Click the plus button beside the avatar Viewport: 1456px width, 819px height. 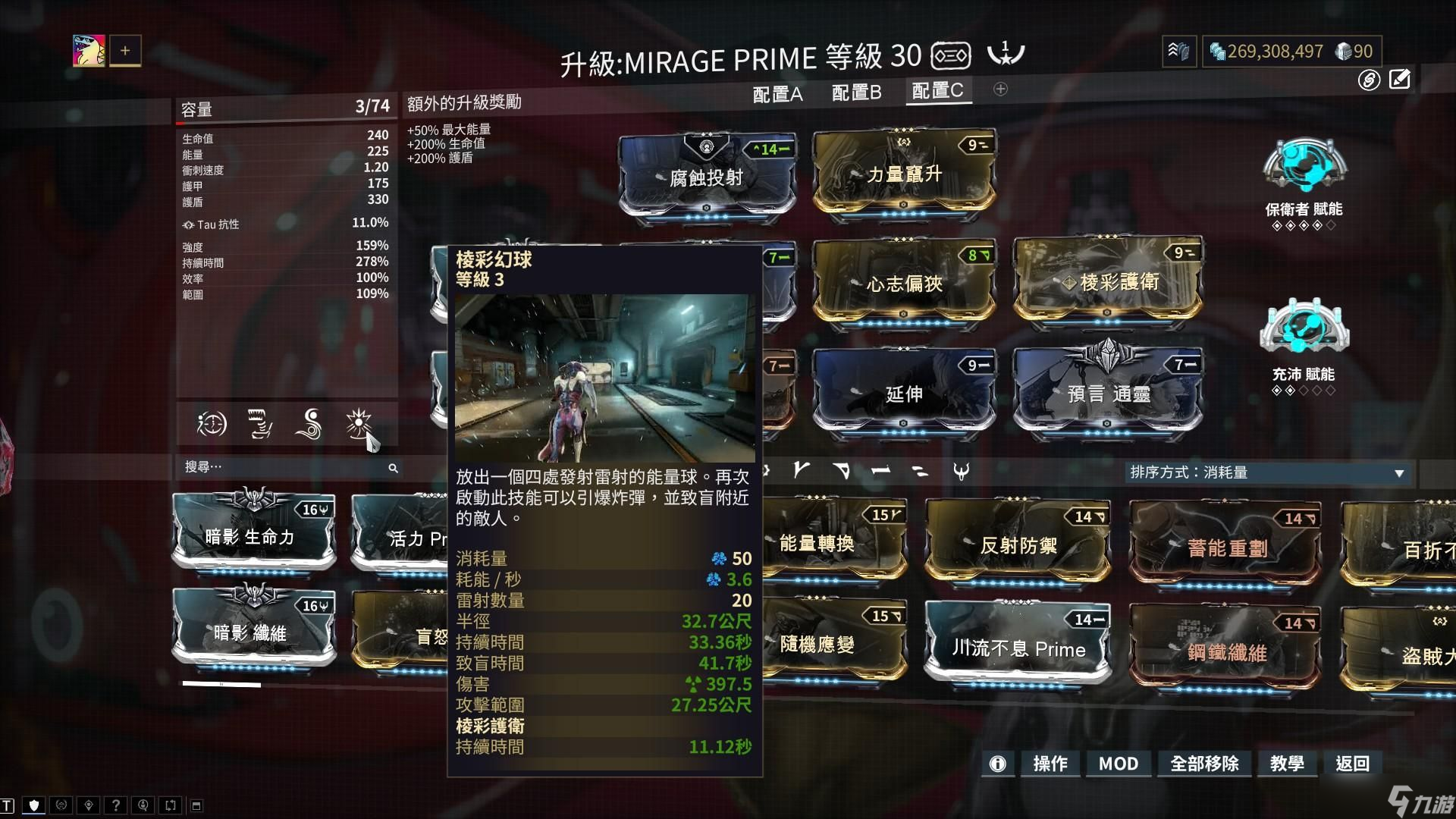pyautogui.click(x=126, y=50)
